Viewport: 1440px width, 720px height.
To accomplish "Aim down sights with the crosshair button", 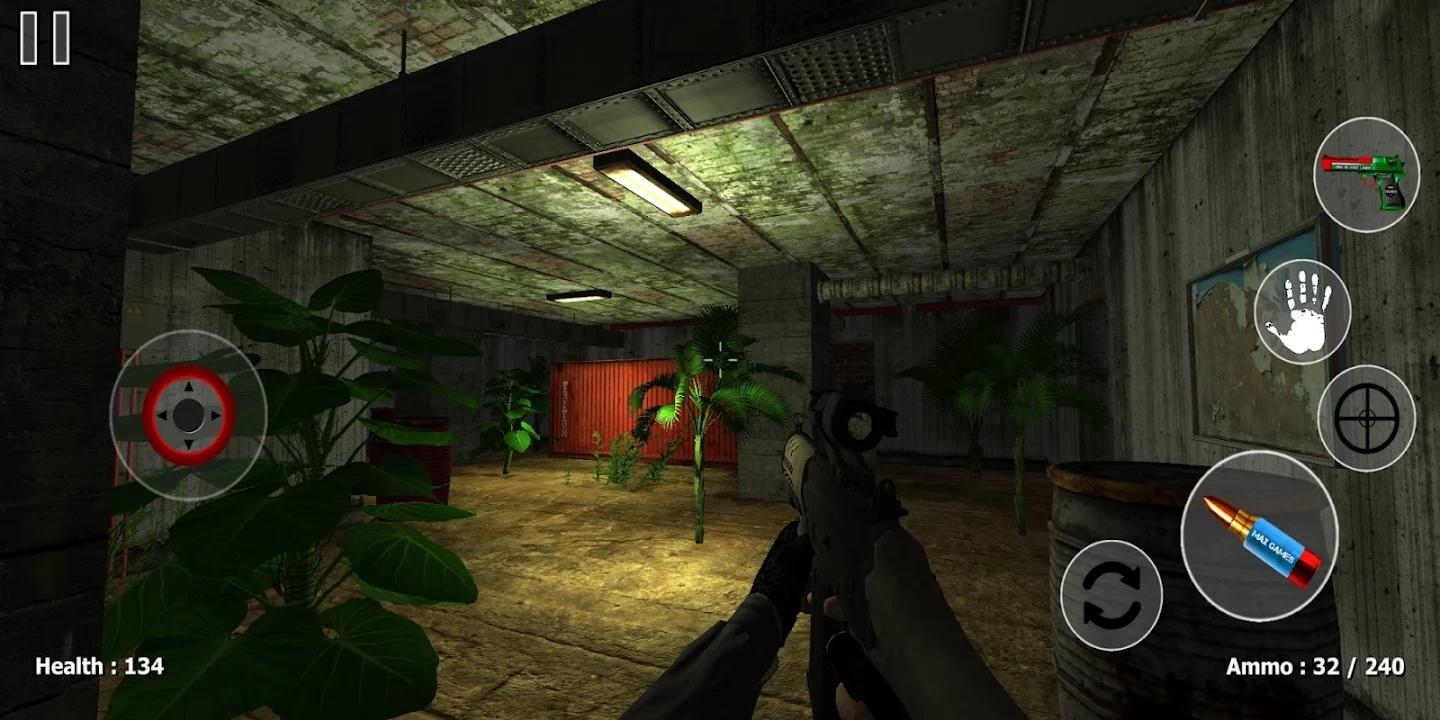I will point(1366,418).
